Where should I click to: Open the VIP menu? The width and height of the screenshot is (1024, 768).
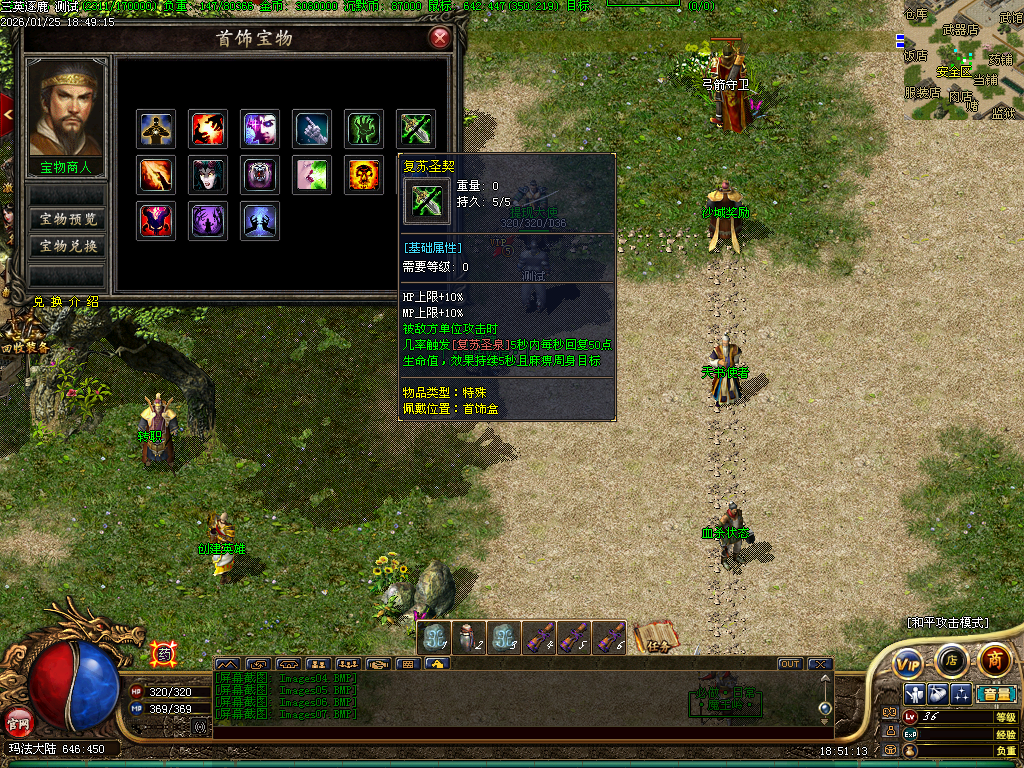coord(908,663)
